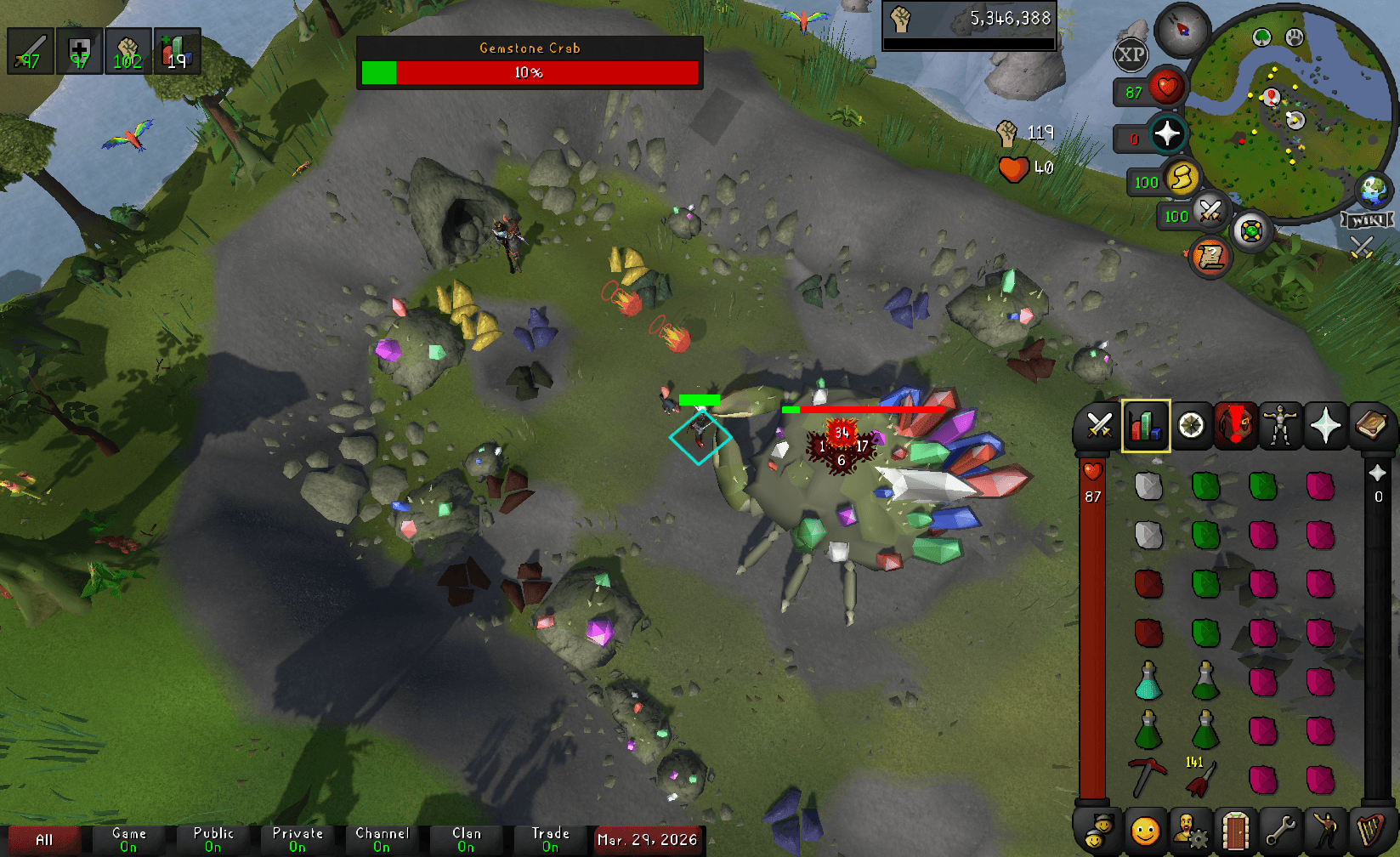Image resolution: width=1400 pixels, height=857 pixels.
Task: Open the Music player harp tab
Action: click(1372, 831)
